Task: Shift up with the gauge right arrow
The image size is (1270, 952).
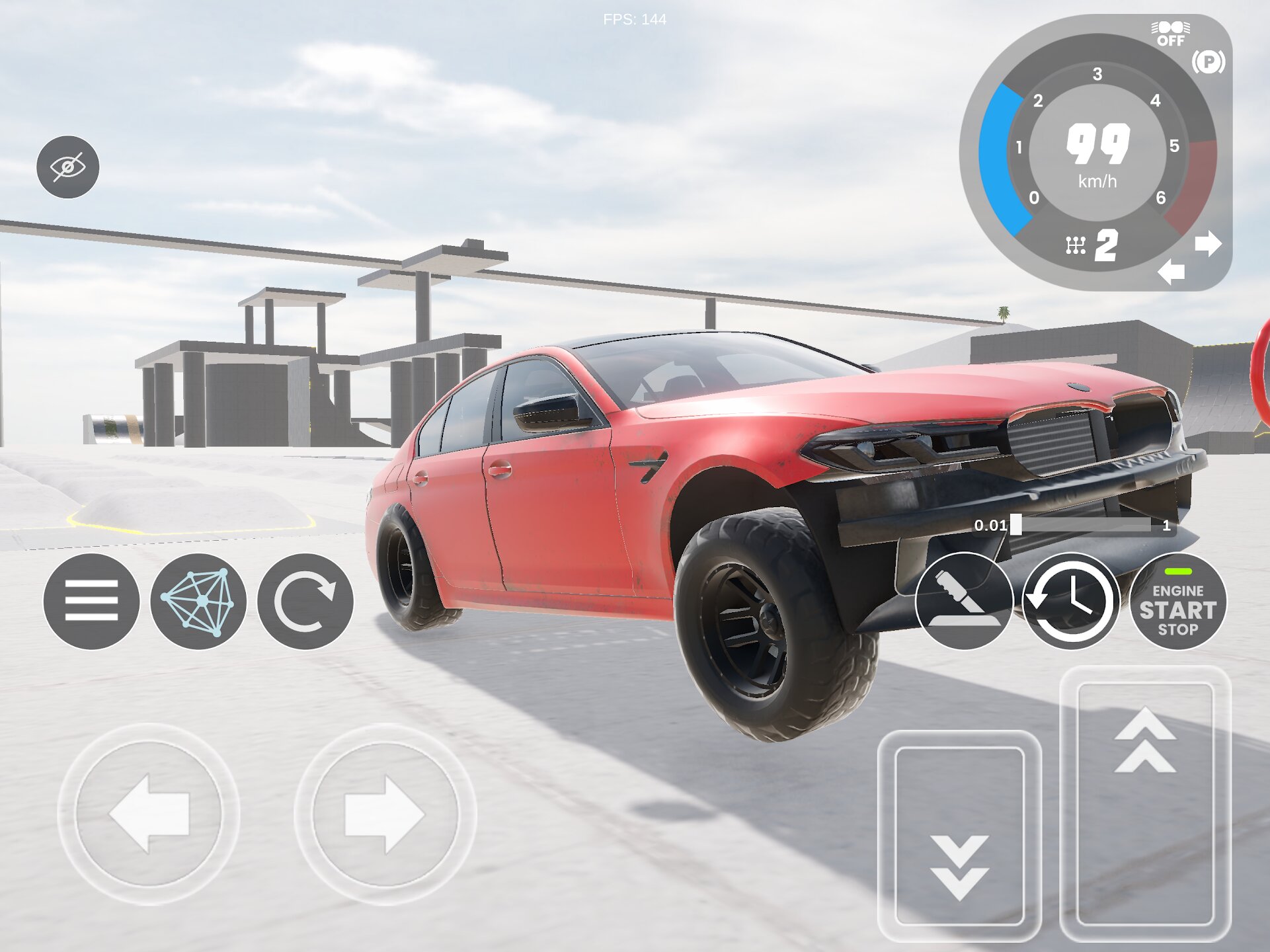Action: (1208, 244)
